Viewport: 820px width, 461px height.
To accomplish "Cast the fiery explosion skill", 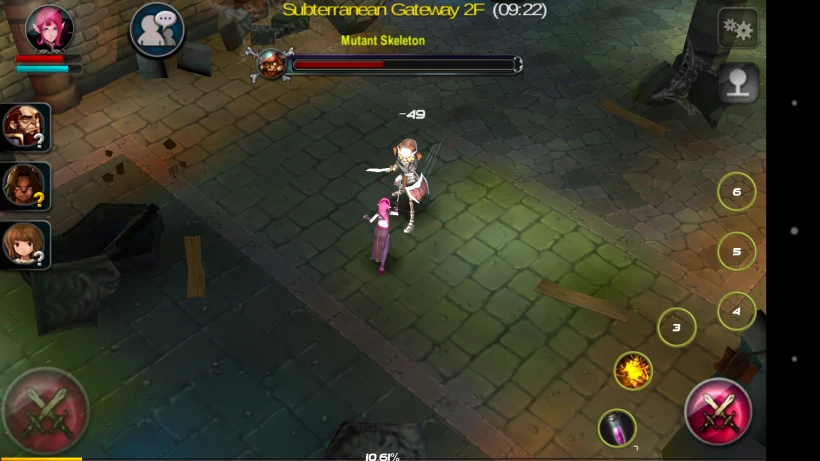I will click(633, 371).
